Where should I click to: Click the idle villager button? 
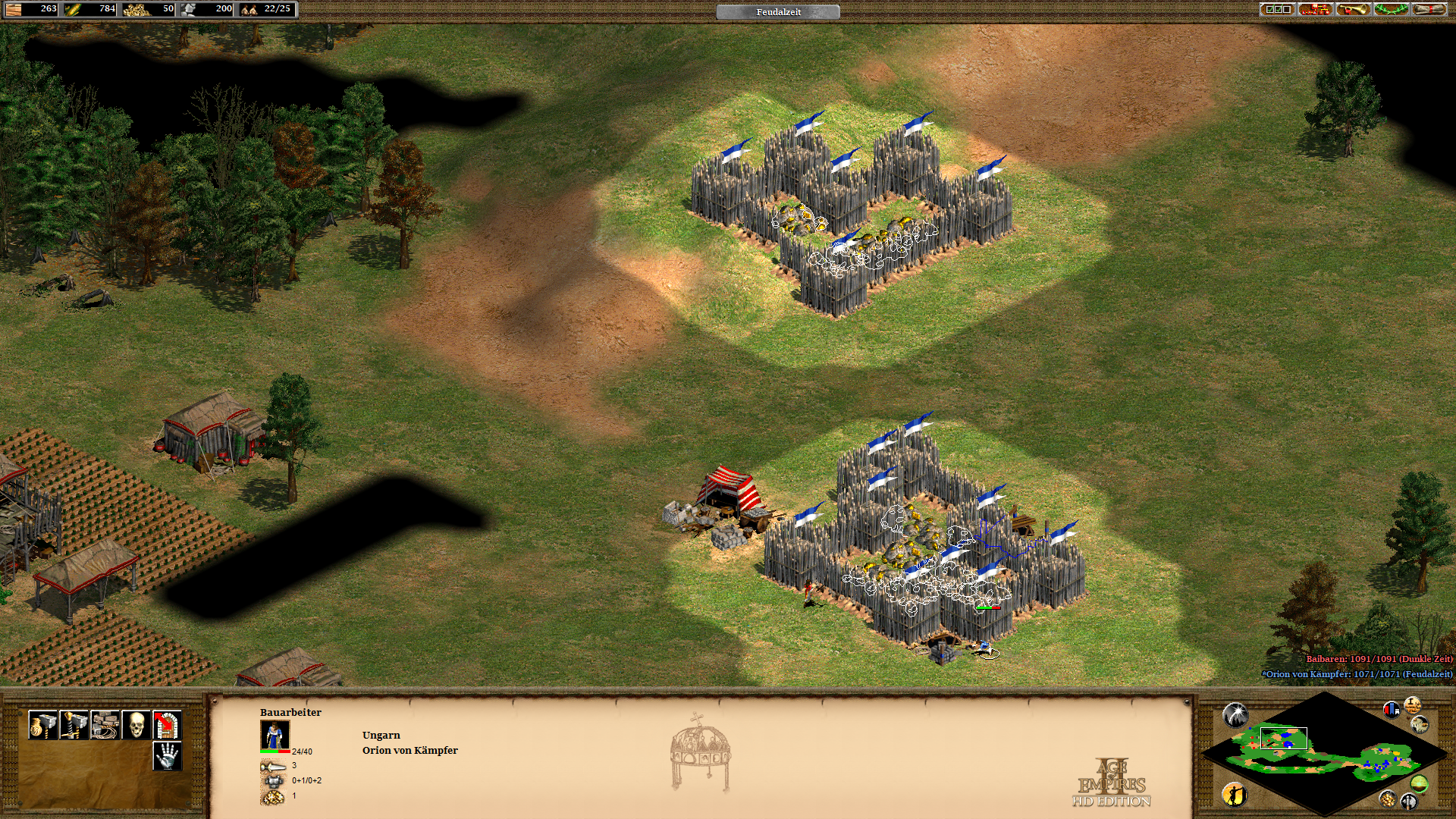tap(1235, 794)
